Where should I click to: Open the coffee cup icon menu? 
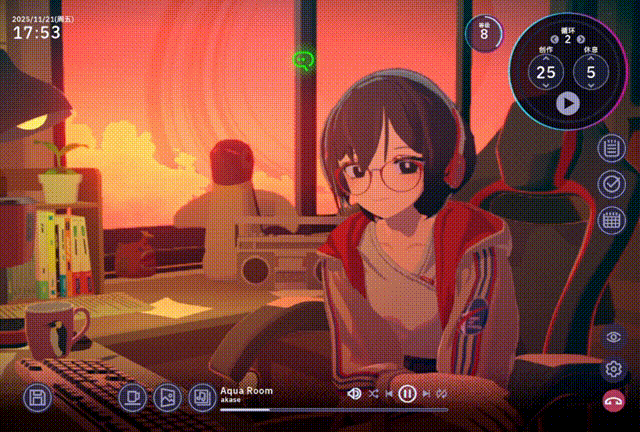pos(131,398)
